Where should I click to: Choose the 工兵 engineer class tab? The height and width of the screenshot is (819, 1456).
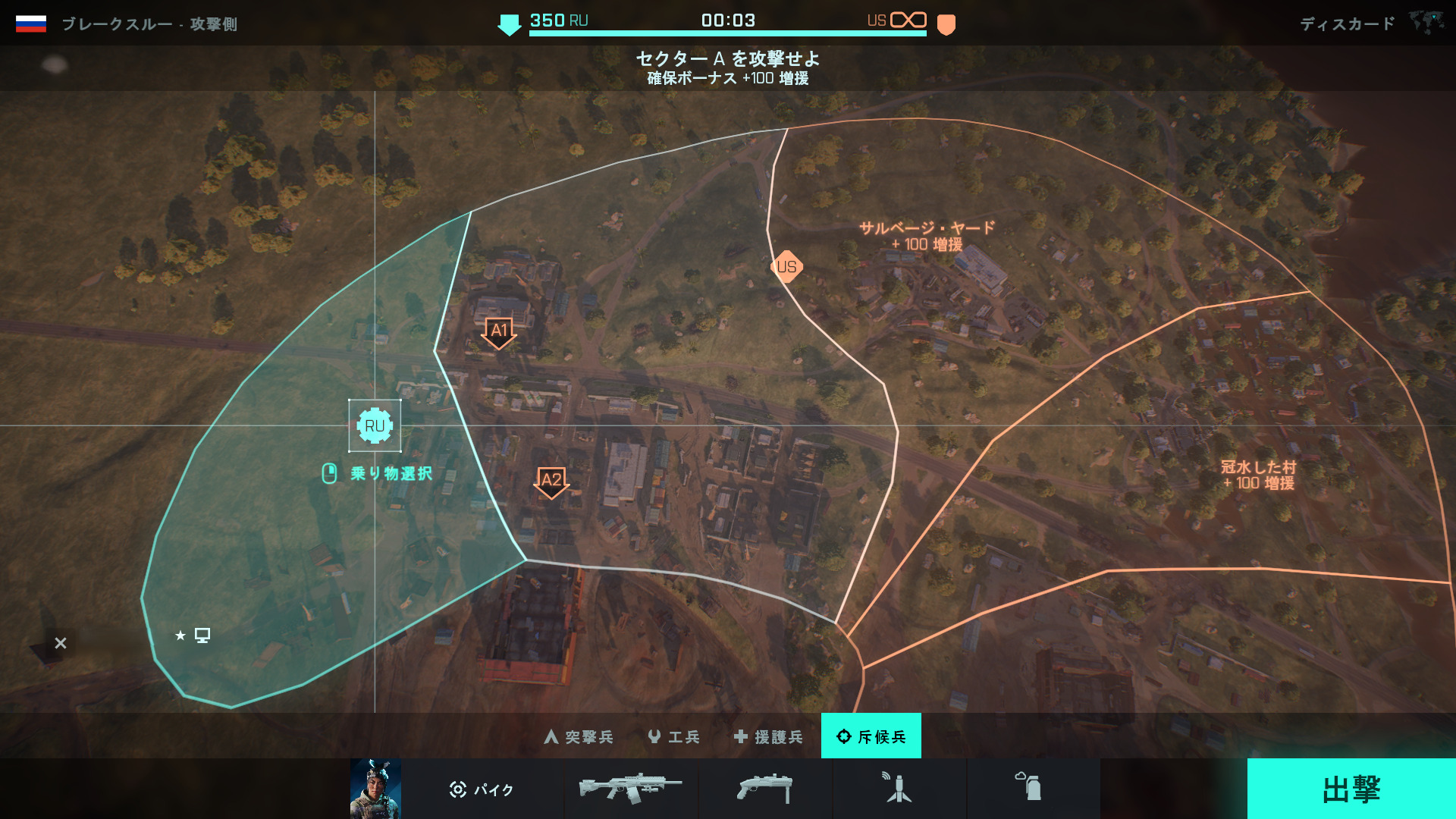673,736
